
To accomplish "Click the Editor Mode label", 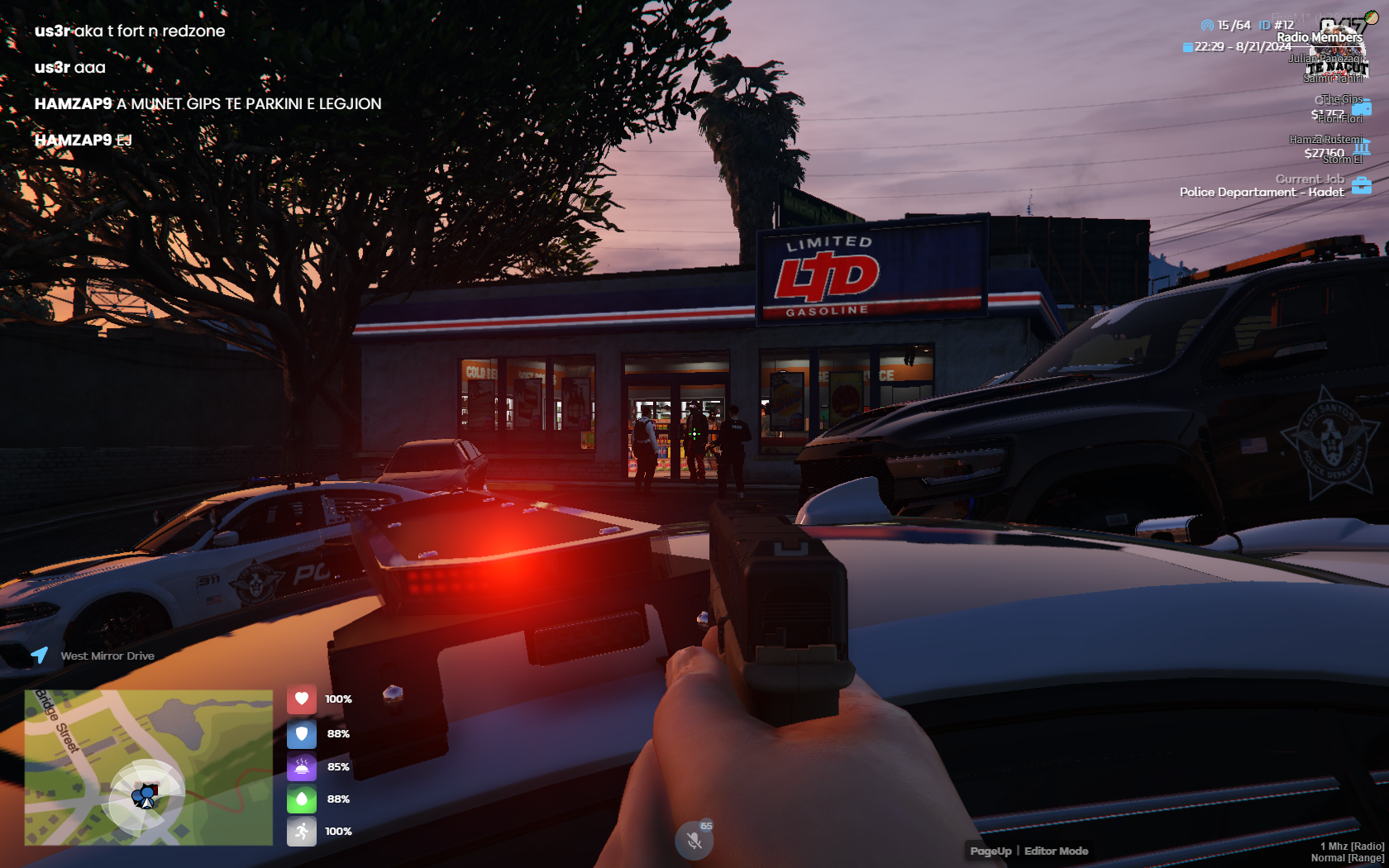I will [1056, 851].
